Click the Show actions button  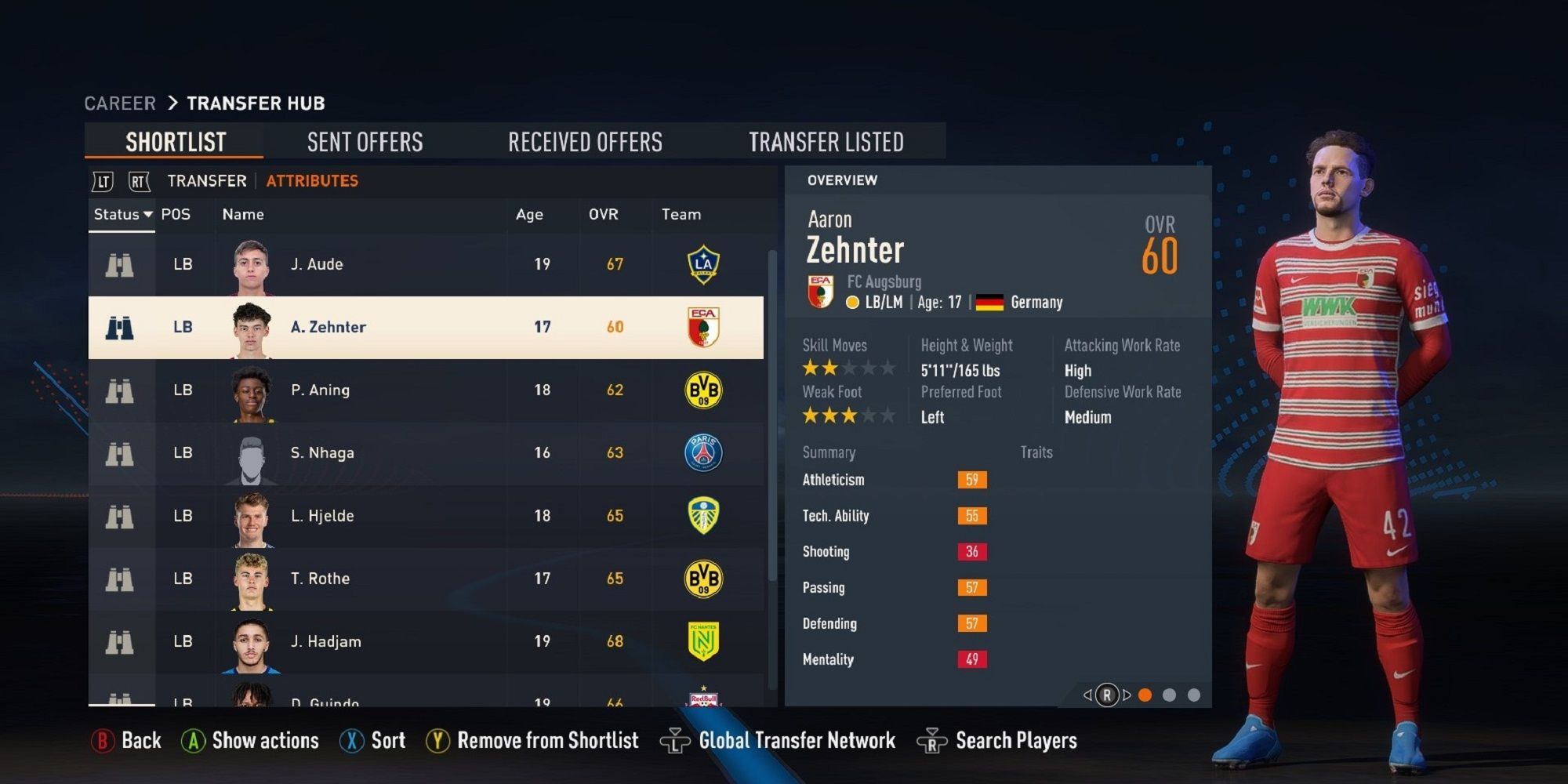click(249, 740)
